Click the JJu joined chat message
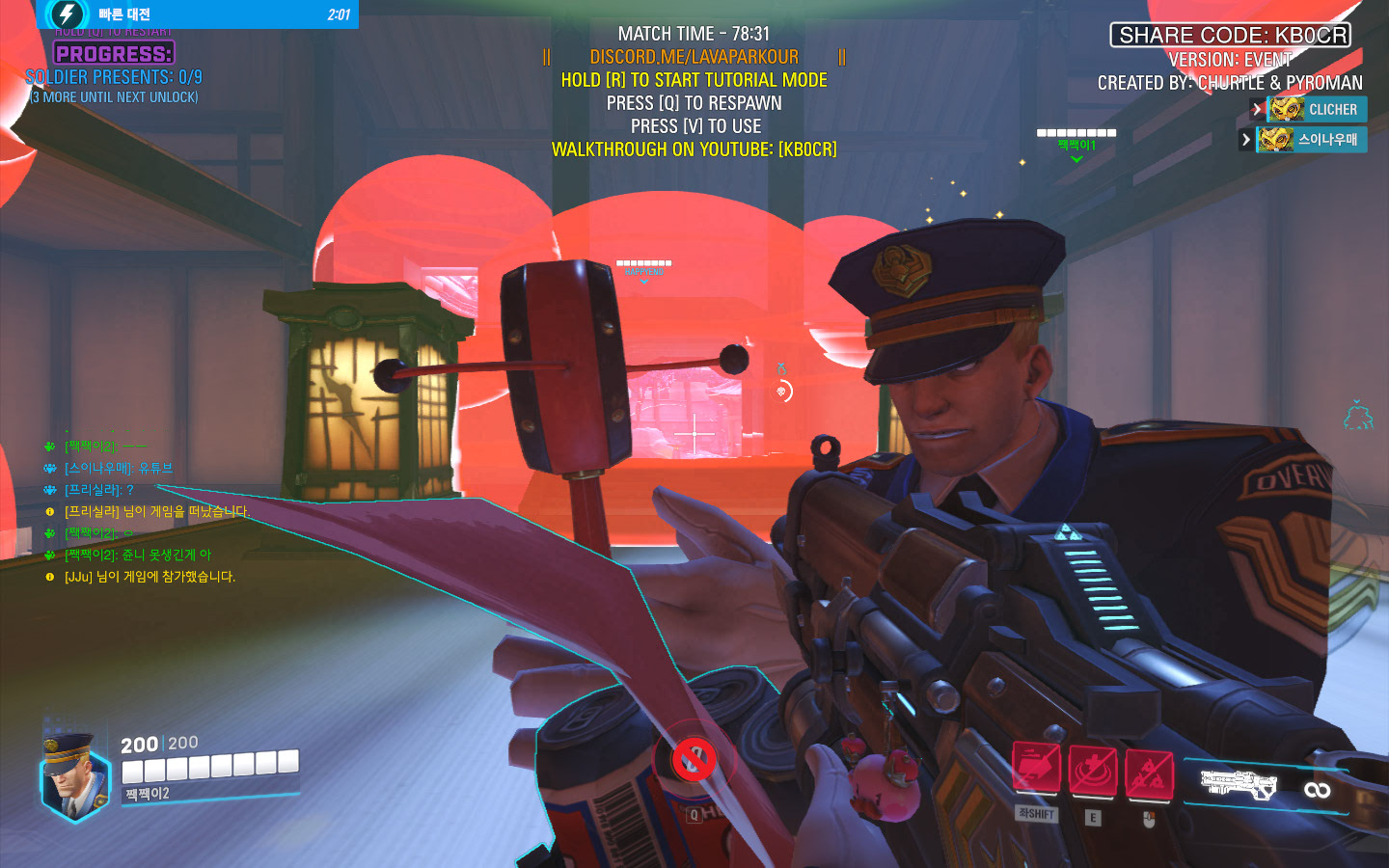 coord(150,577)
